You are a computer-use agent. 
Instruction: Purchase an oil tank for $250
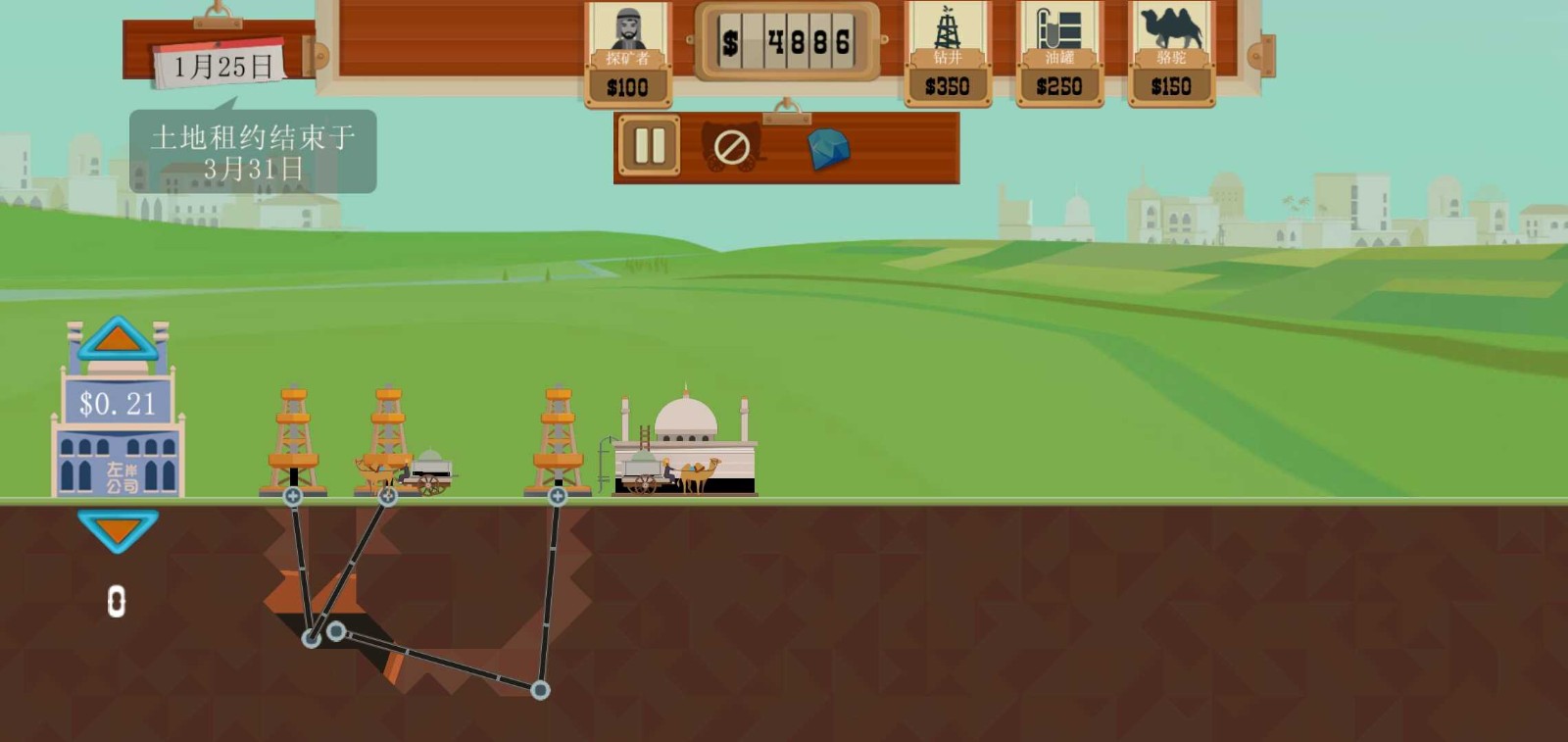coord(1058,55)
